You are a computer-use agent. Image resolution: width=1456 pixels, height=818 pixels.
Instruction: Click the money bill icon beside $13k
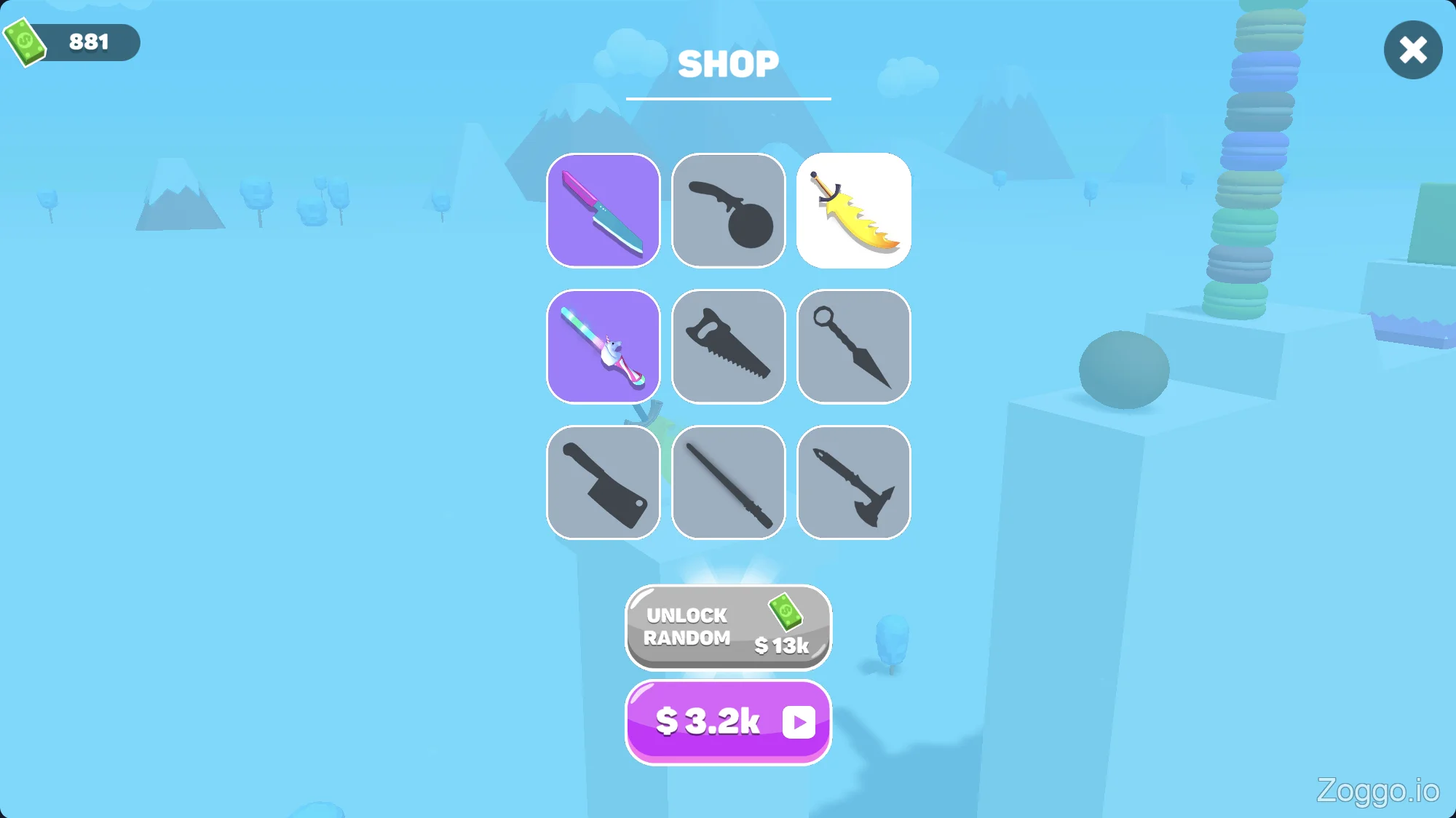pyautogui.click(x=784, y=613)
